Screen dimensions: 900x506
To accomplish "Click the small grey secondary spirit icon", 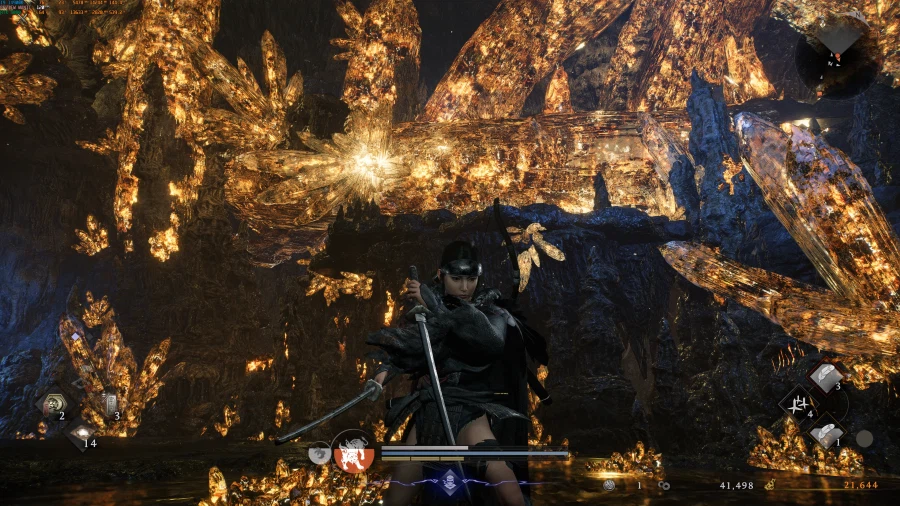I will [x=319, y=452].
